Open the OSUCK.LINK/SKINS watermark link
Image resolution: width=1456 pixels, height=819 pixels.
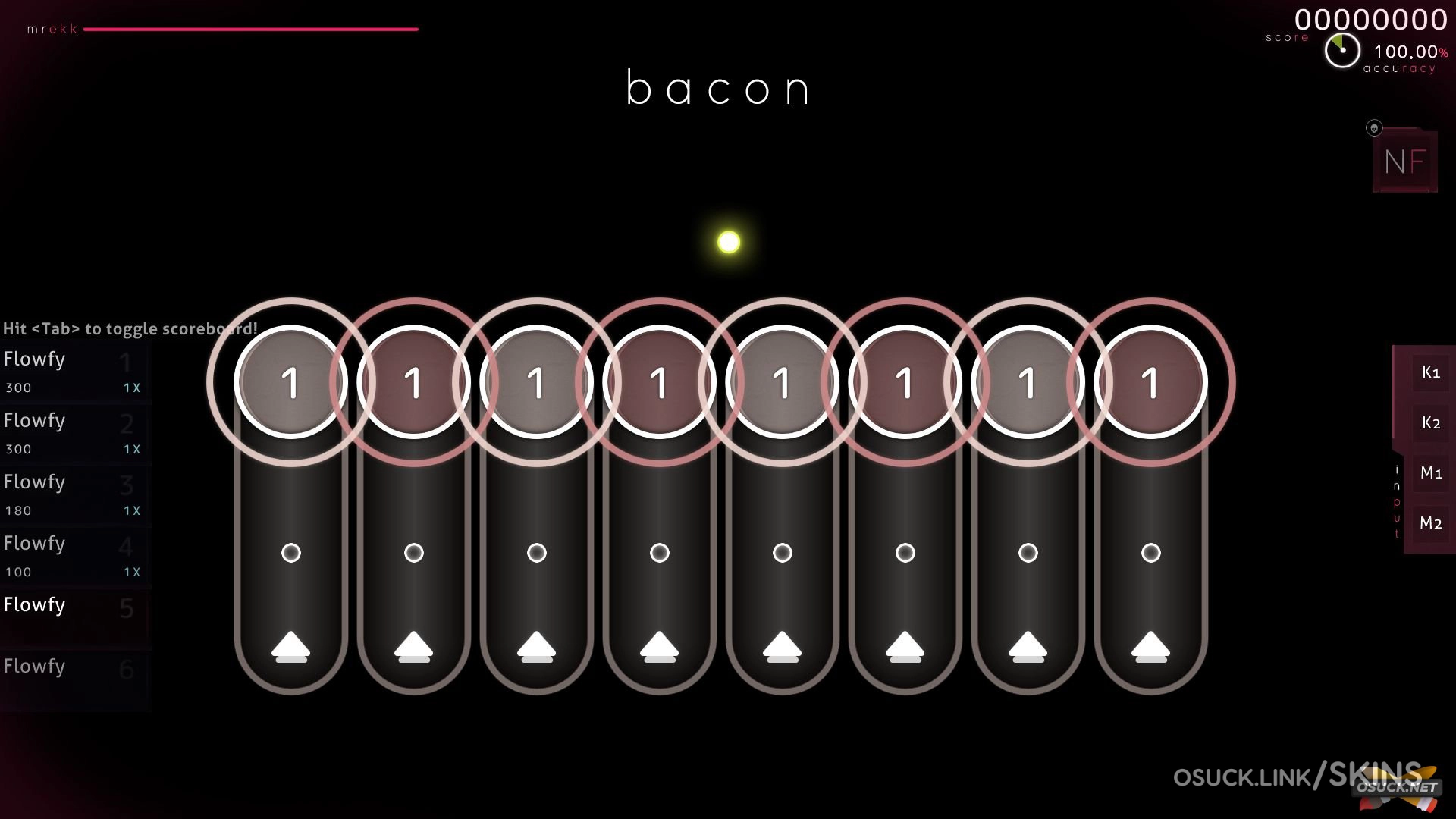click(1297, 777)
